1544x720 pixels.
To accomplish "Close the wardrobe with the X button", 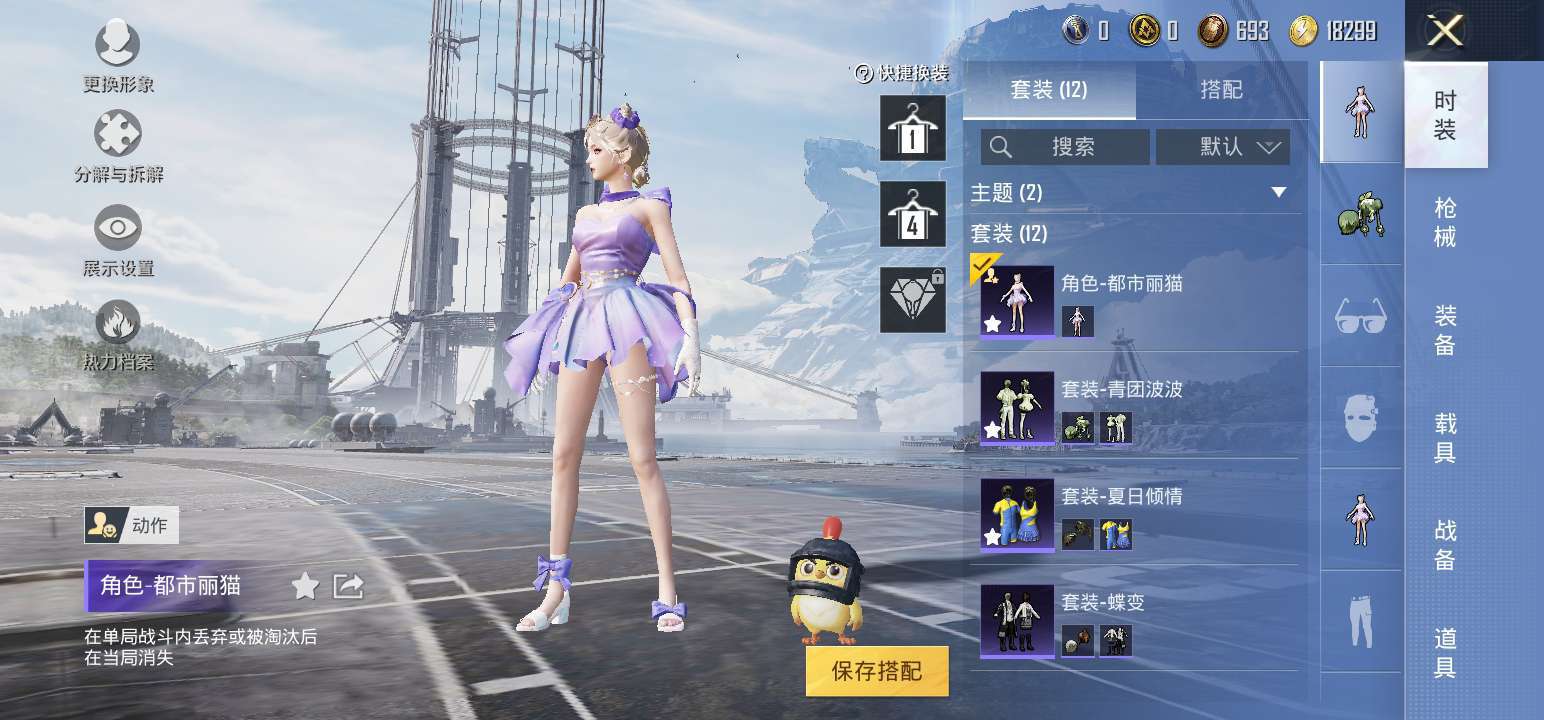I will click(x=1445, y=32).
